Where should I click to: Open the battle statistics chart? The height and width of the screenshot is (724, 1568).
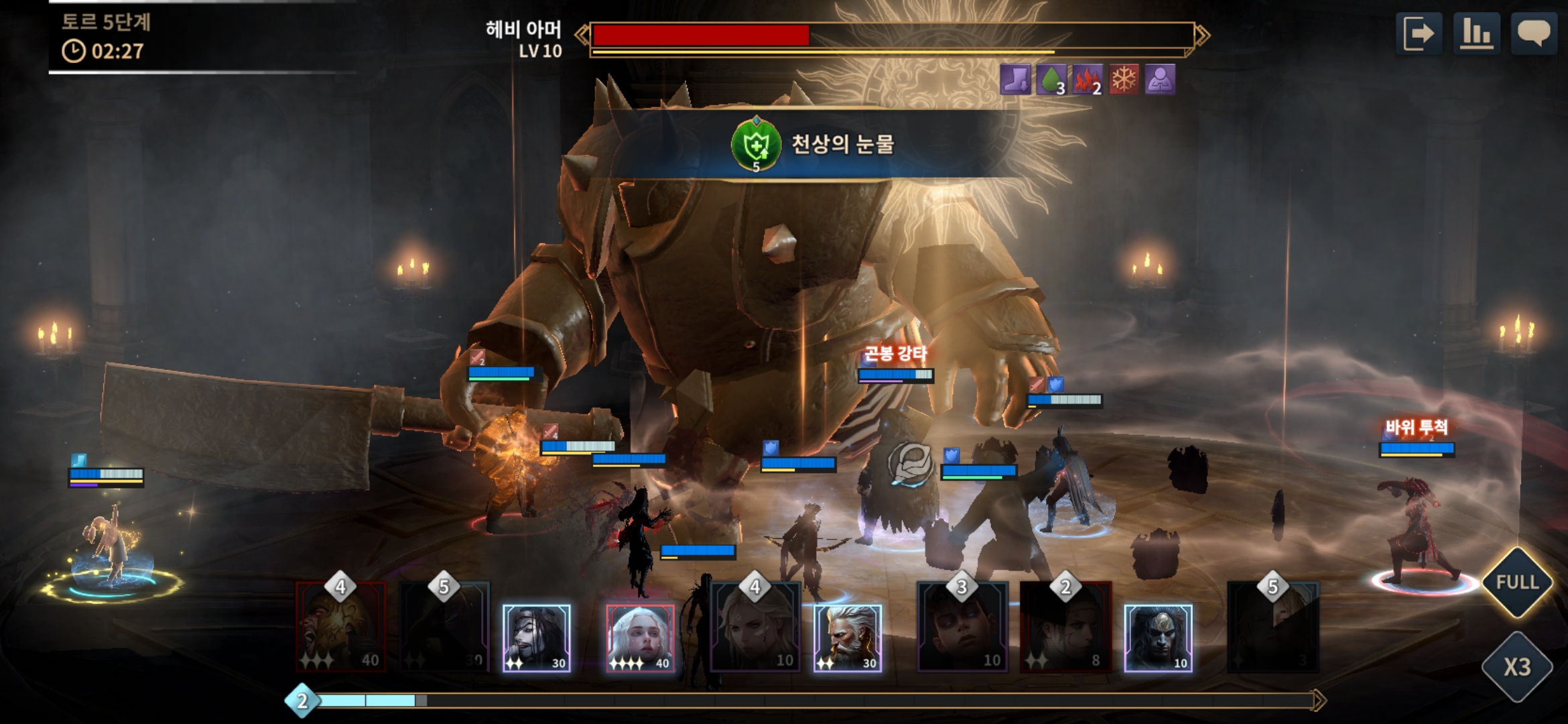tap(1477, 34)
